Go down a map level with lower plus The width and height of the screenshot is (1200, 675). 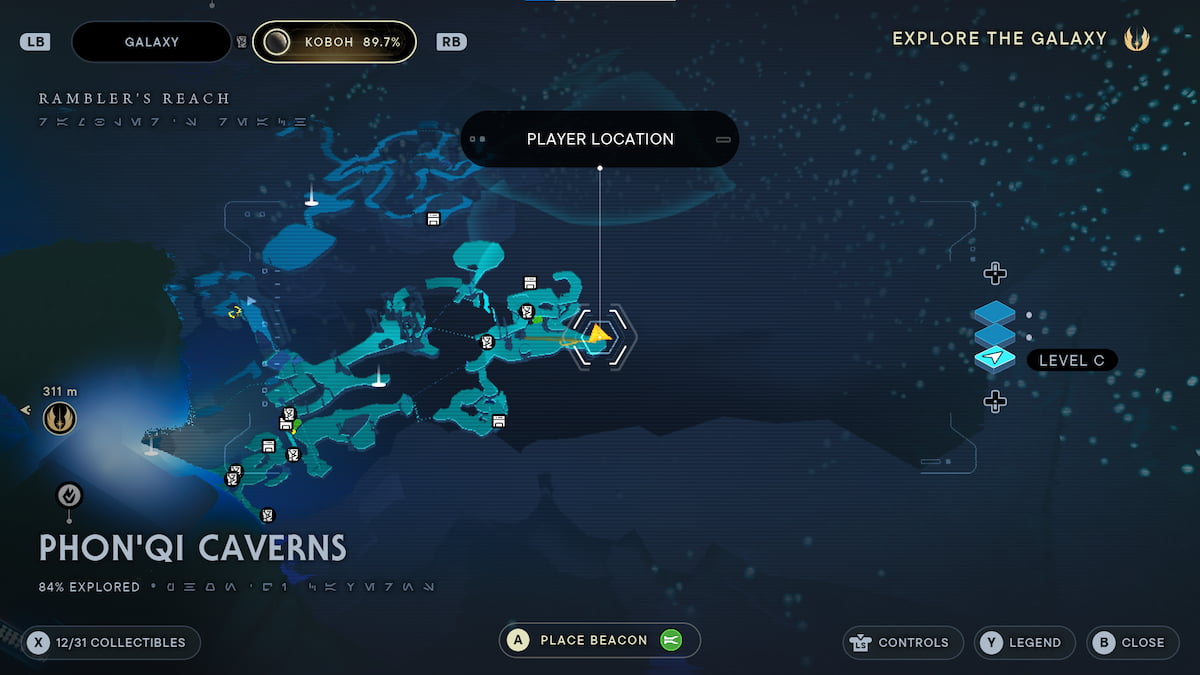(994, 402)
